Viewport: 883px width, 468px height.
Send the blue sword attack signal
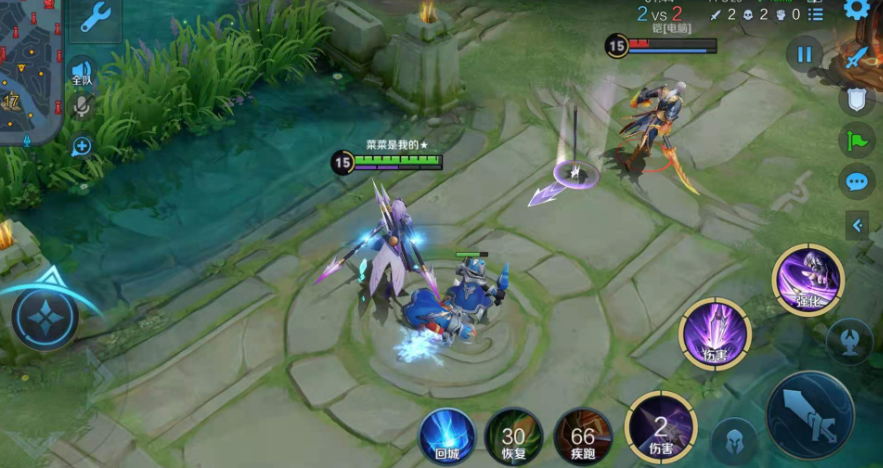pyautogui.click(x=857, y=57)
